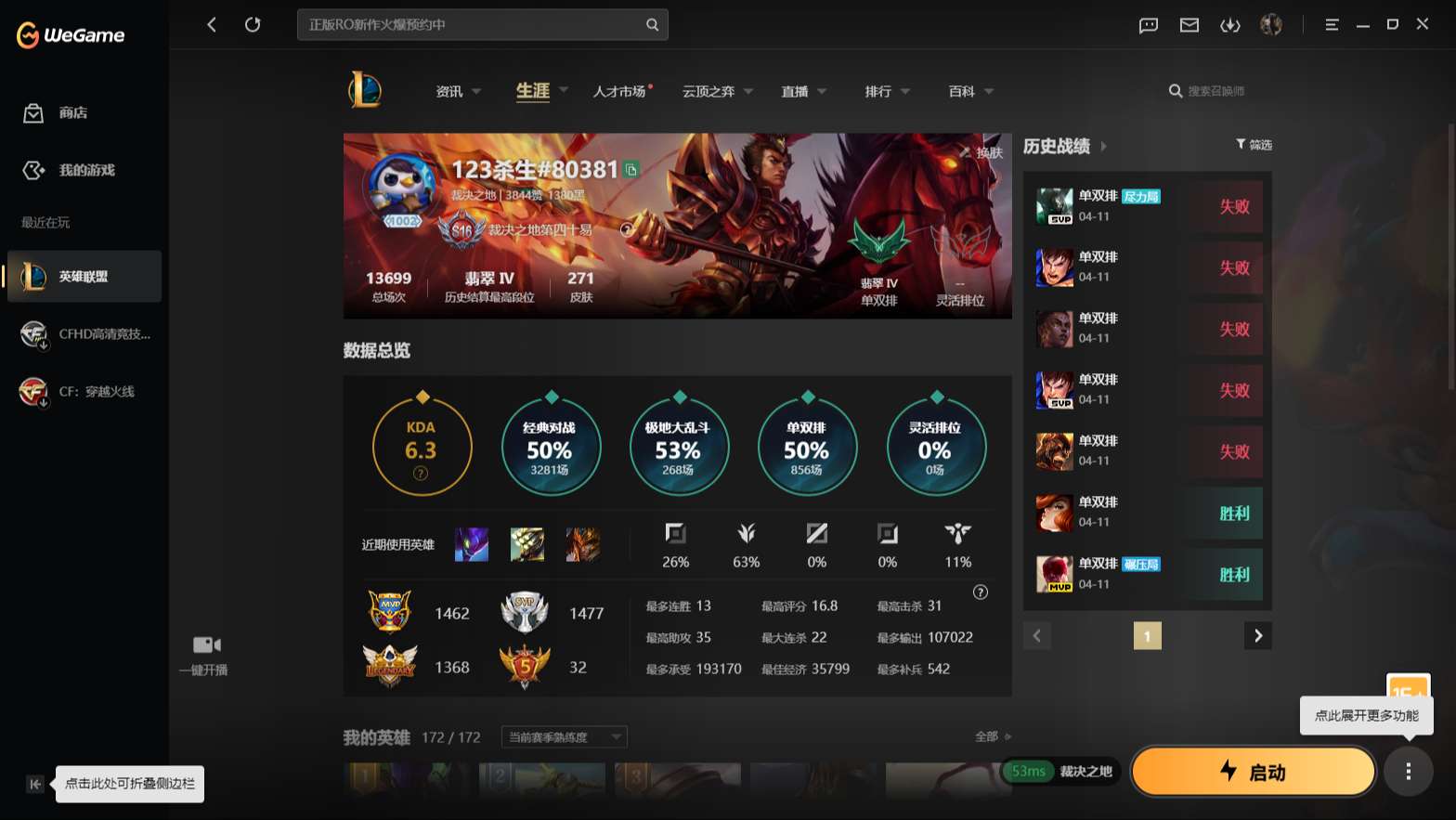Click the 53ms 裁决之地 ping indicator

(x=1061, y=771)
